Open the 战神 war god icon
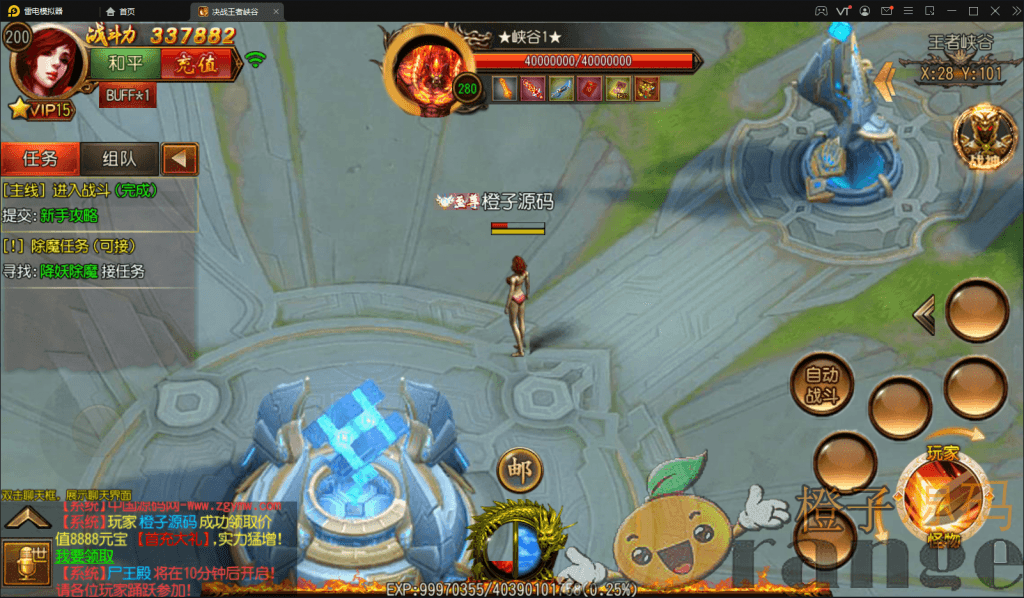This screenshot has height=598, width=1024. (977, 137)
